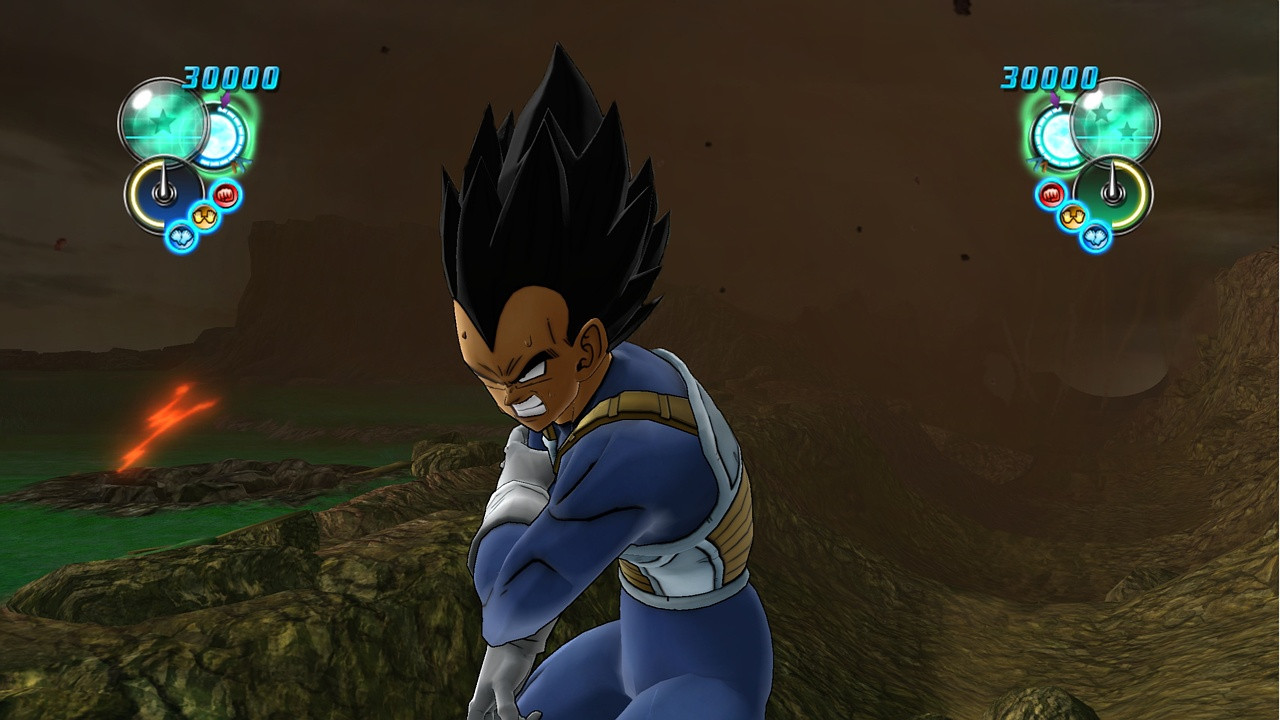Select the red fist icon on right HUD
This screenshot has height=720, width=1280.
1050,194
